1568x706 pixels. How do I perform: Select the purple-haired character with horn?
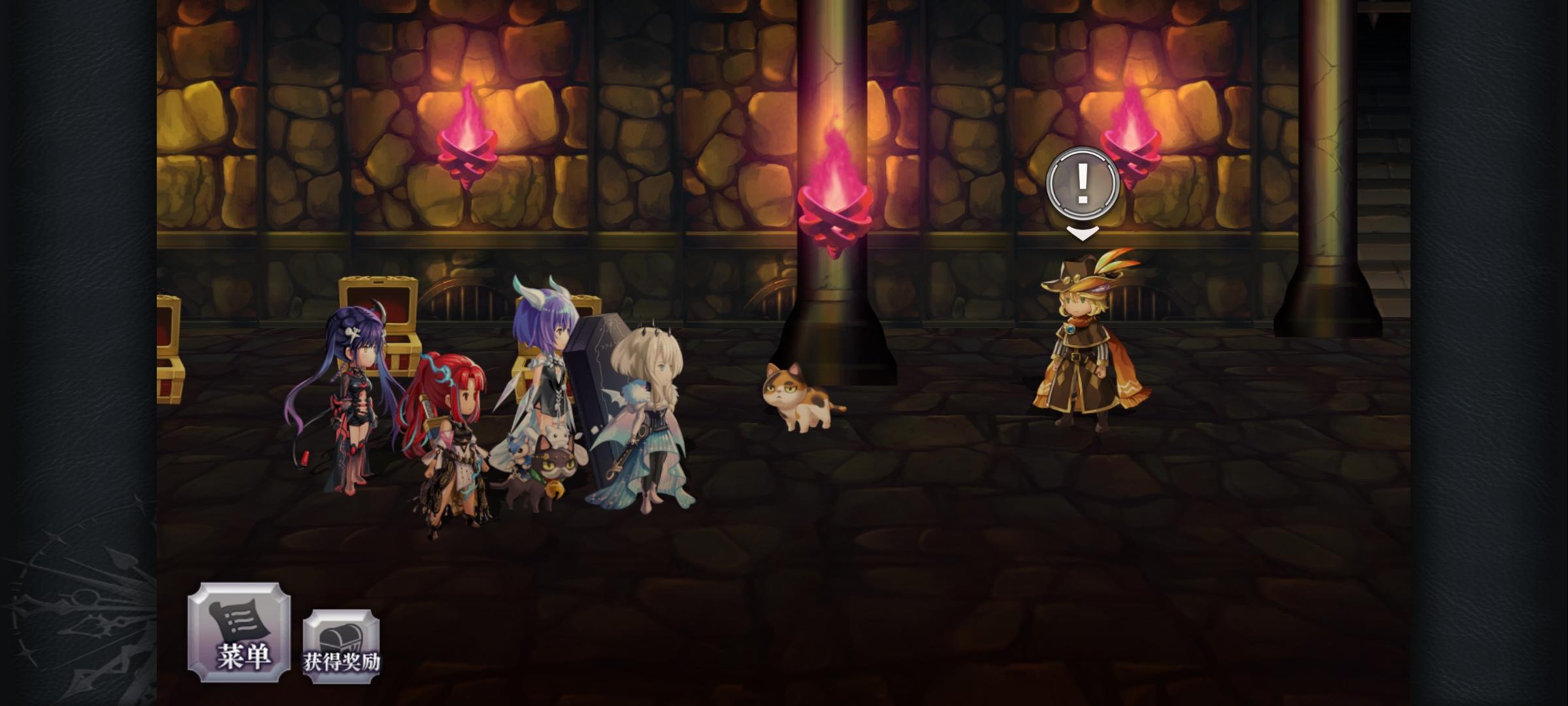coord(356,399)
